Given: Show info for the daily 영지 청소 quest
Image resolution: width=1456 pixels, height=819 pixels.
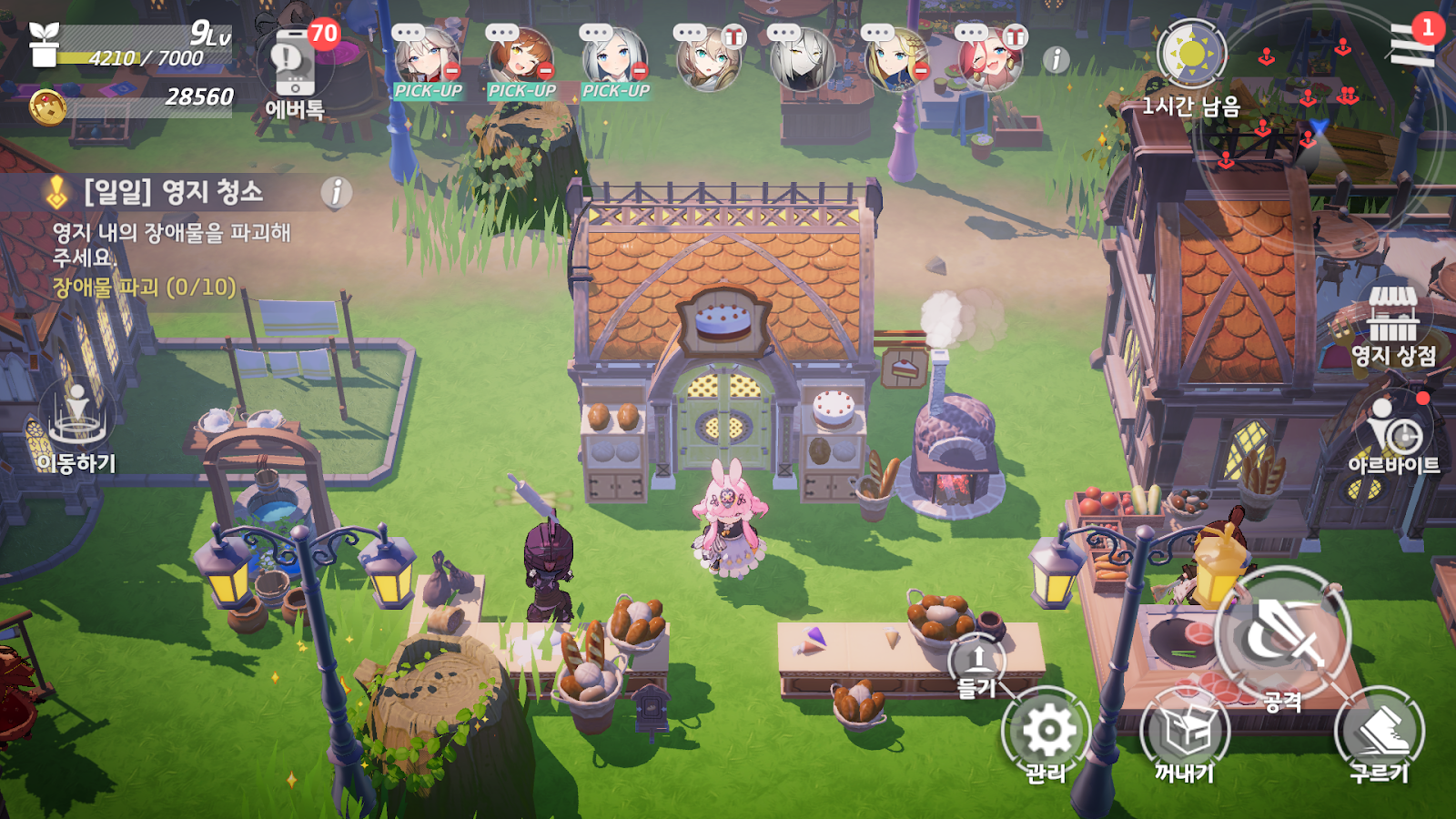Looking at the screenshot, I should tap(336, 192).
